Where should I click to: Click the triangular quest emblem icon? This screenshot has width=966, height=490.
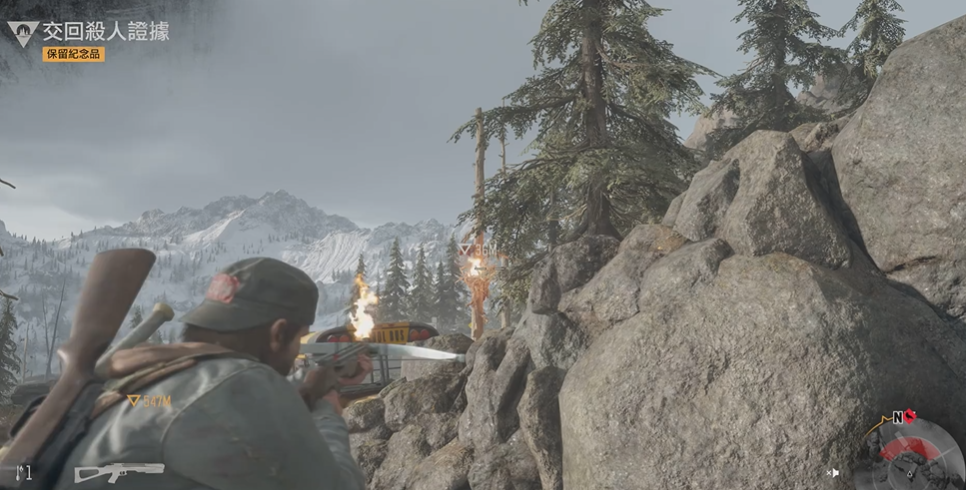[x=22, y=33]
